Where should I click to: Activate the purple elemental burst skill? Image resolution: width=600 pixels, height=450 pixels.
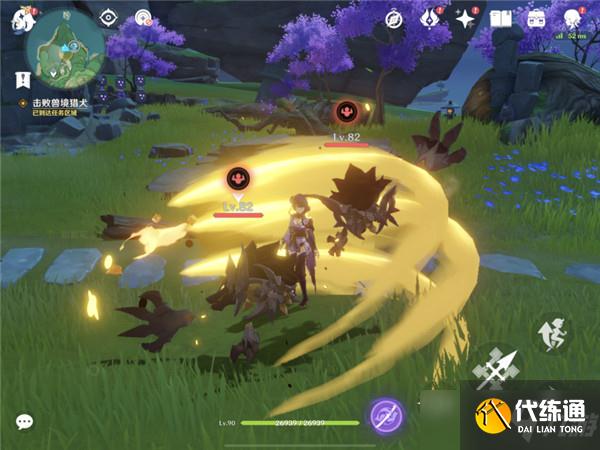pyautogui.click(x=386, y=415)
